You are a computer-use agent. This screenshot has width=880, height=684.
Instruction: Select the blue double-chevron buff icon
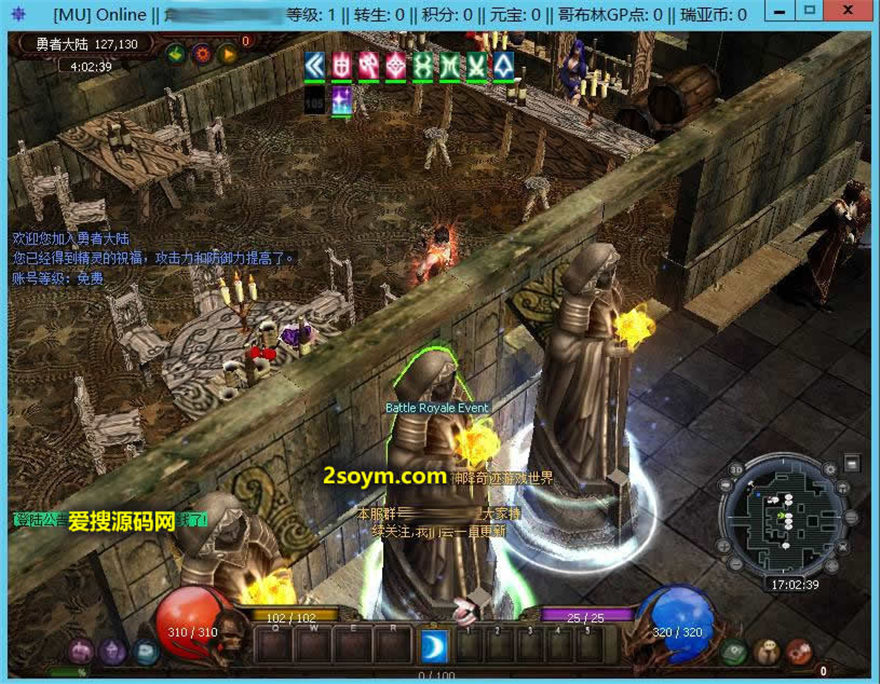click(317, 66)
